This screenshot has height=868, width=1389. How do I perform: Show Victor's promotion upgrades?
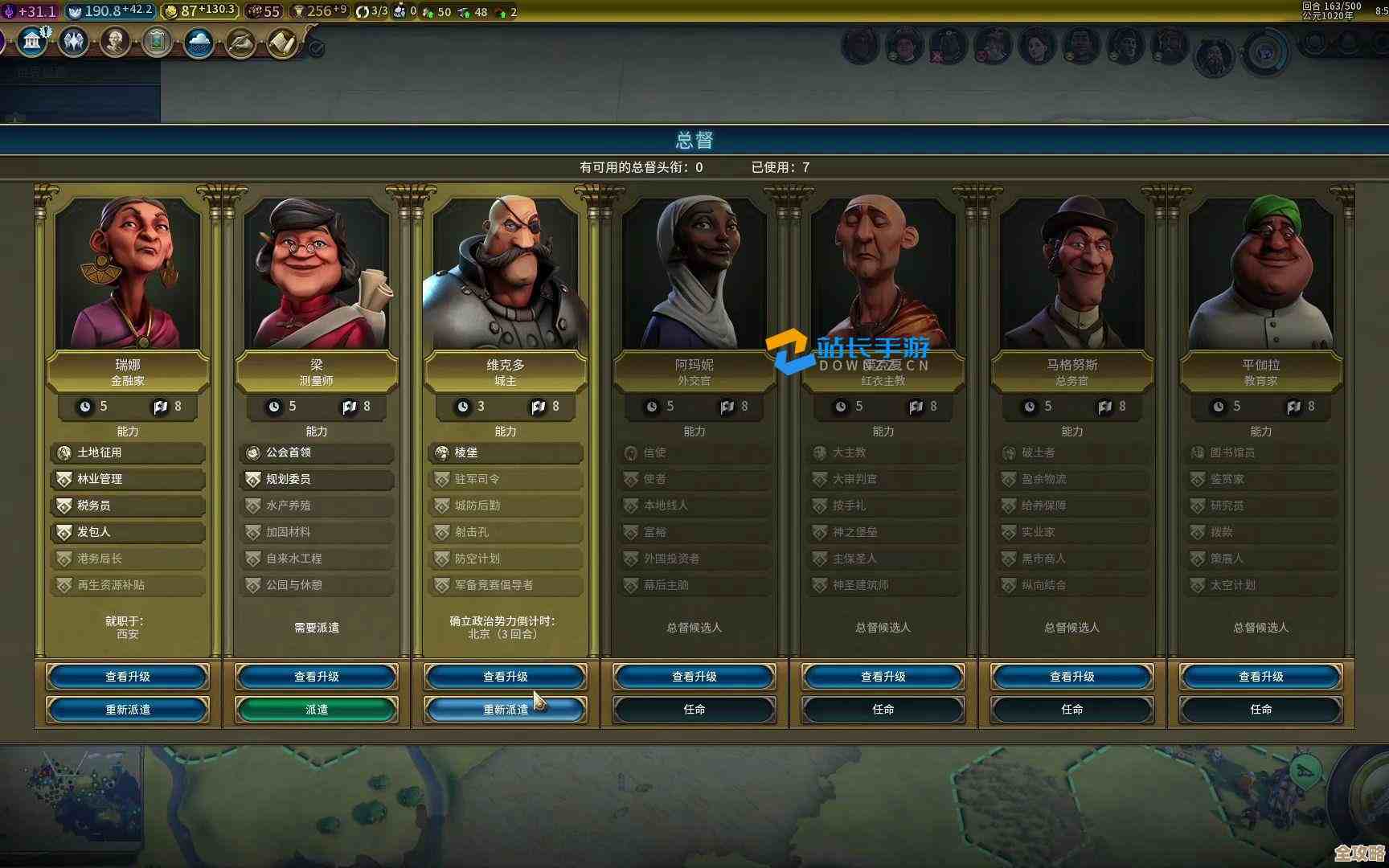point(506,677)
